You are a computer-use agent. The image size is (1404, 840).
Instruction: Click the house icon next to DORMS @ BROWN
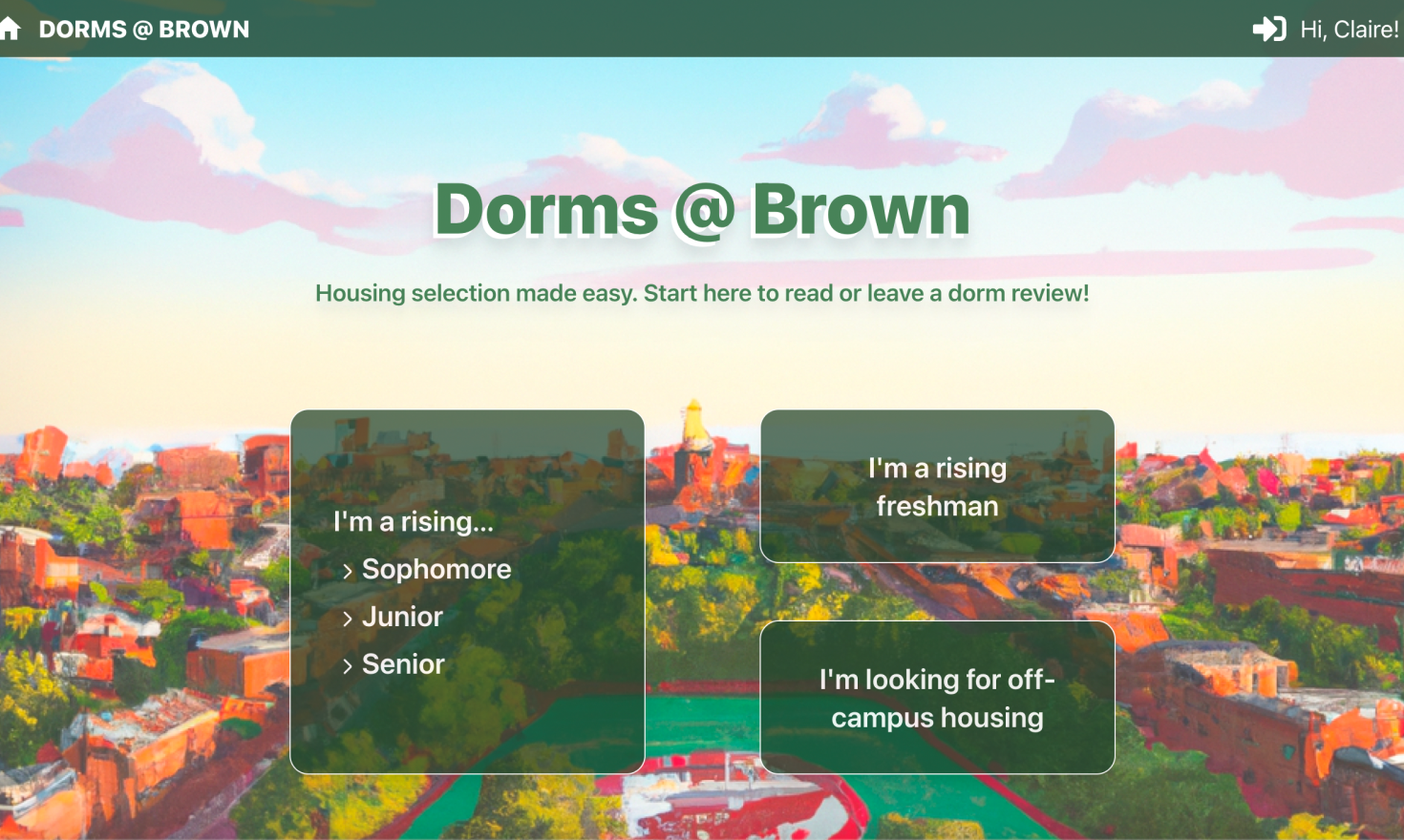click(x=12, y=29)
